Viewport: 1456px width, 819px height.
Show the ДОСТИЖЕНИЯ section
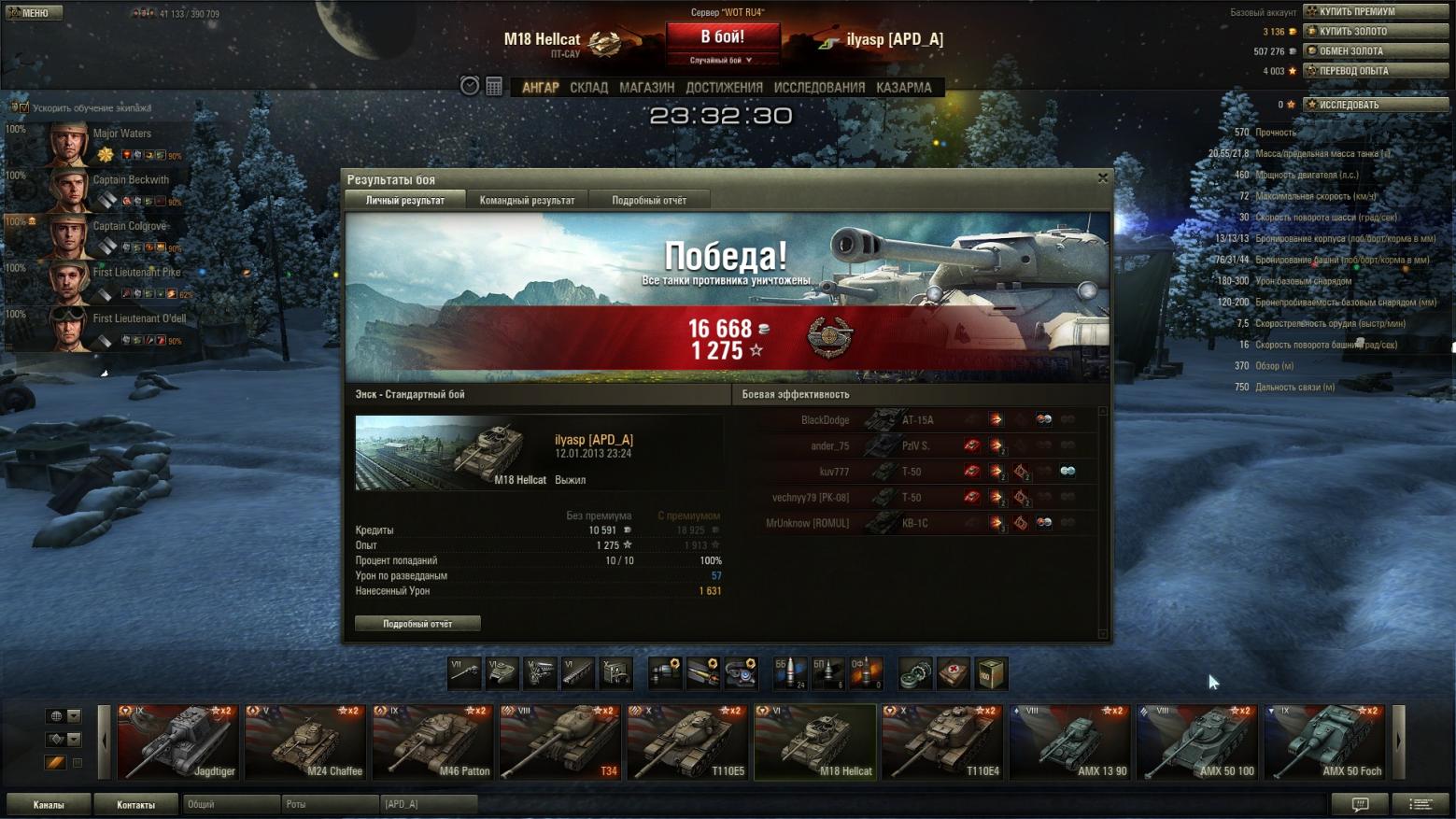click(724, 88)
